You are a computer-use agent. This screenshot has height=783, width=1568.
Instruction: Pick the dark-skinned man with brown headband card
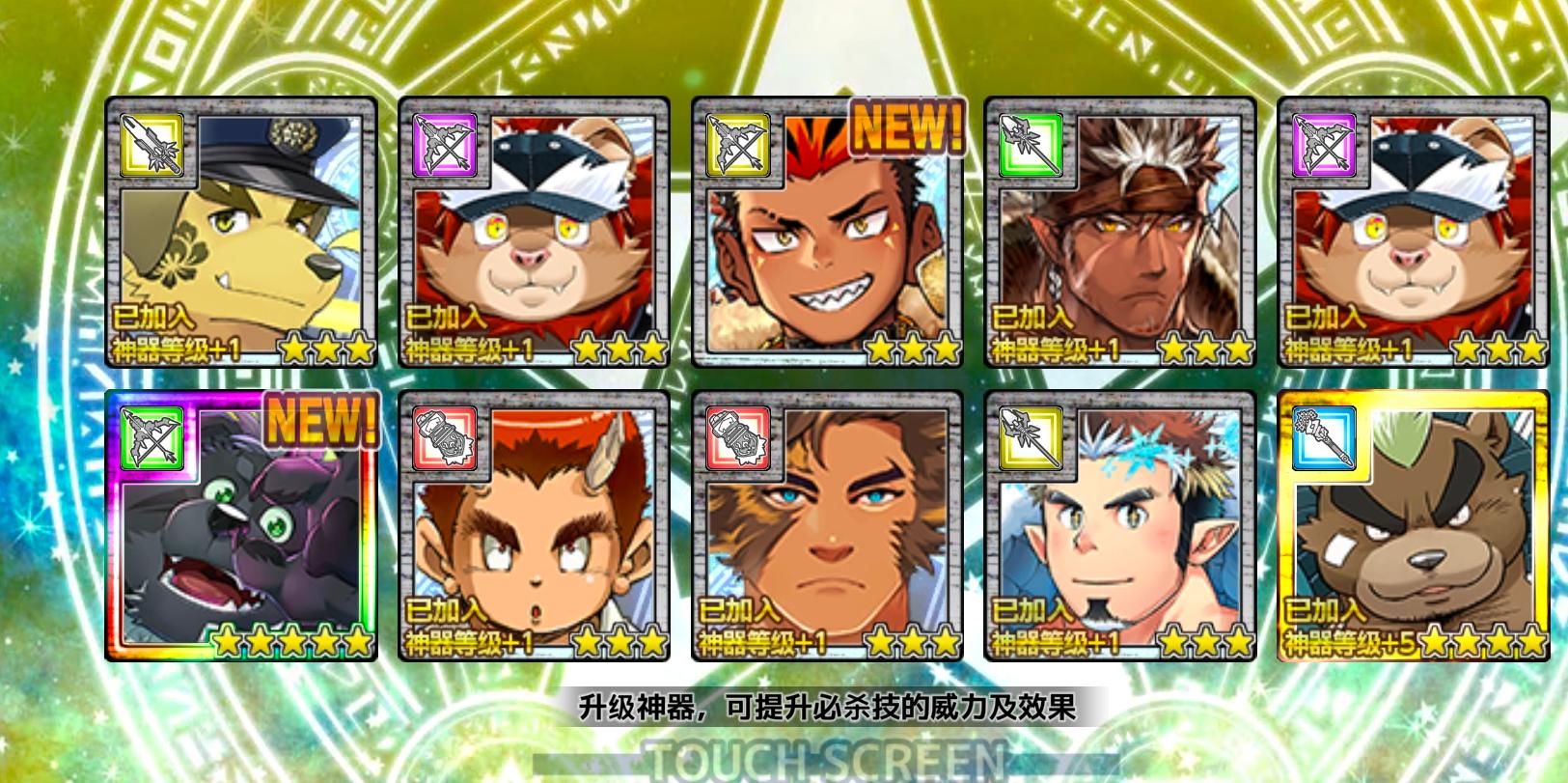click(x=1119, y=233)
